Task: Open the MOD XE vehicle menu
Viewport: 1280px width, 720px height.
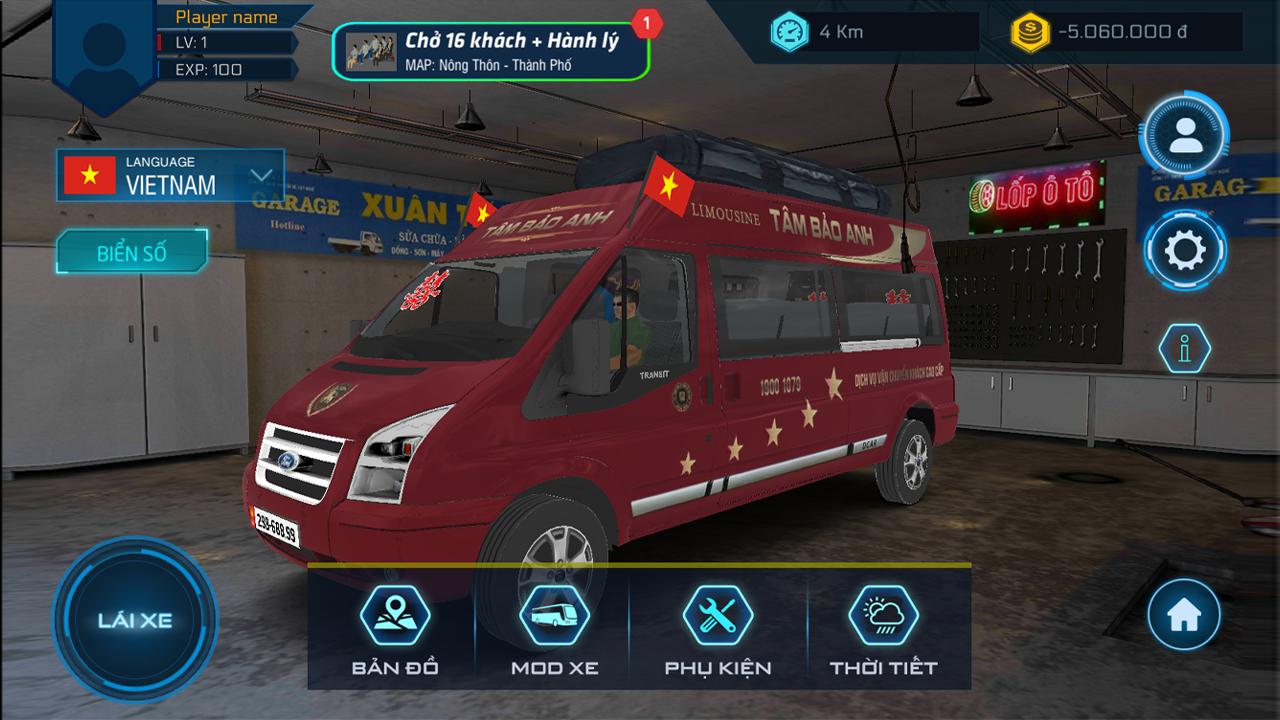Action: point(554,628)
